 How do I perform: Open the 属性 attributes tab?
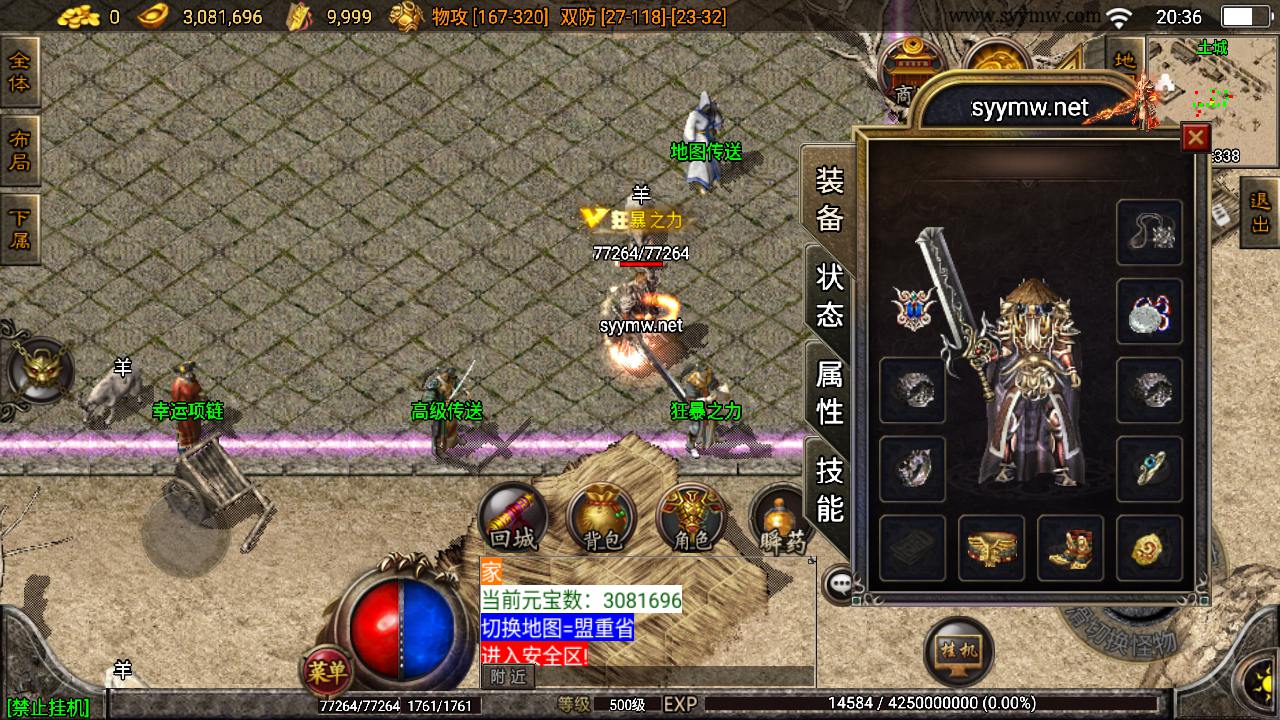[830, 392]
